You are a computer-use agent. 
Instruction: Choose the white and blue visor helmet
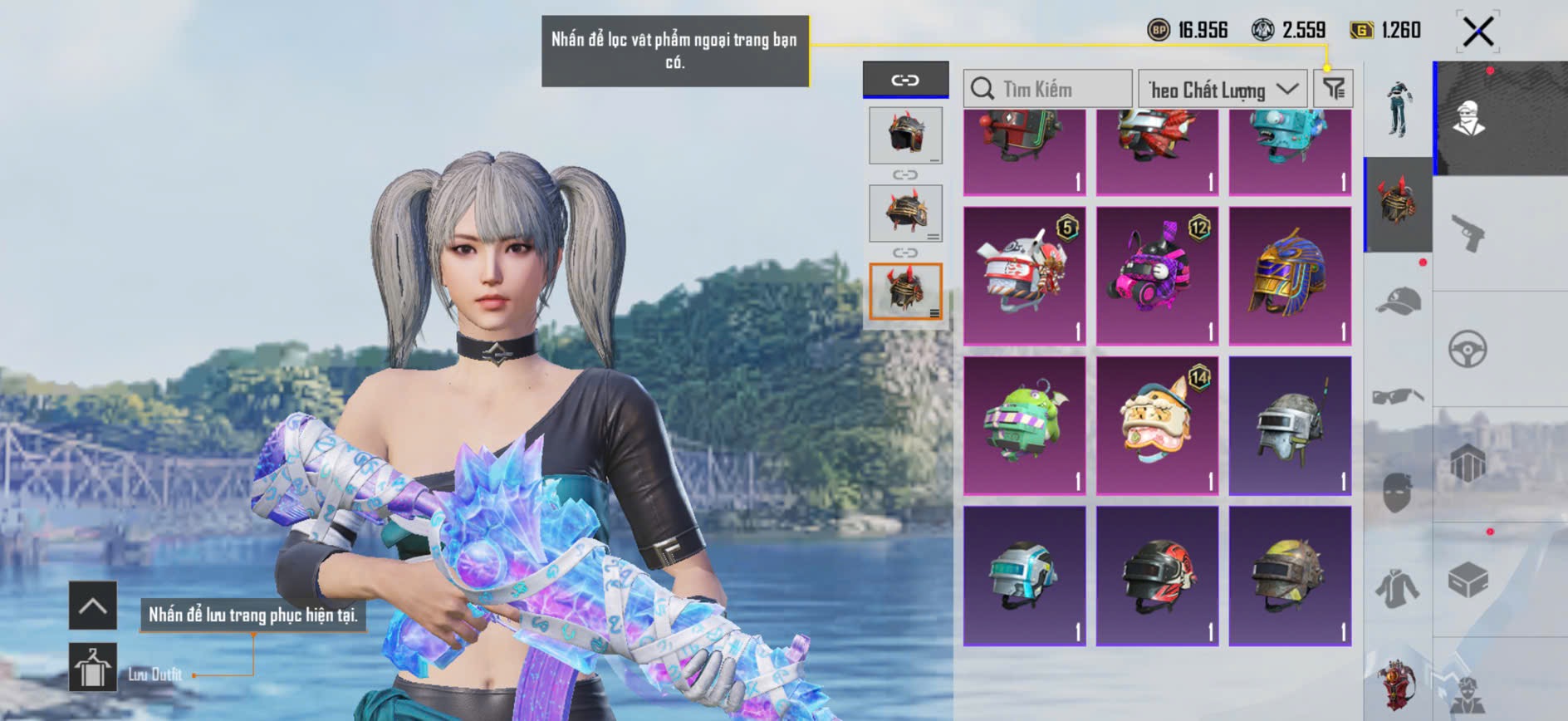[1024, 575]
